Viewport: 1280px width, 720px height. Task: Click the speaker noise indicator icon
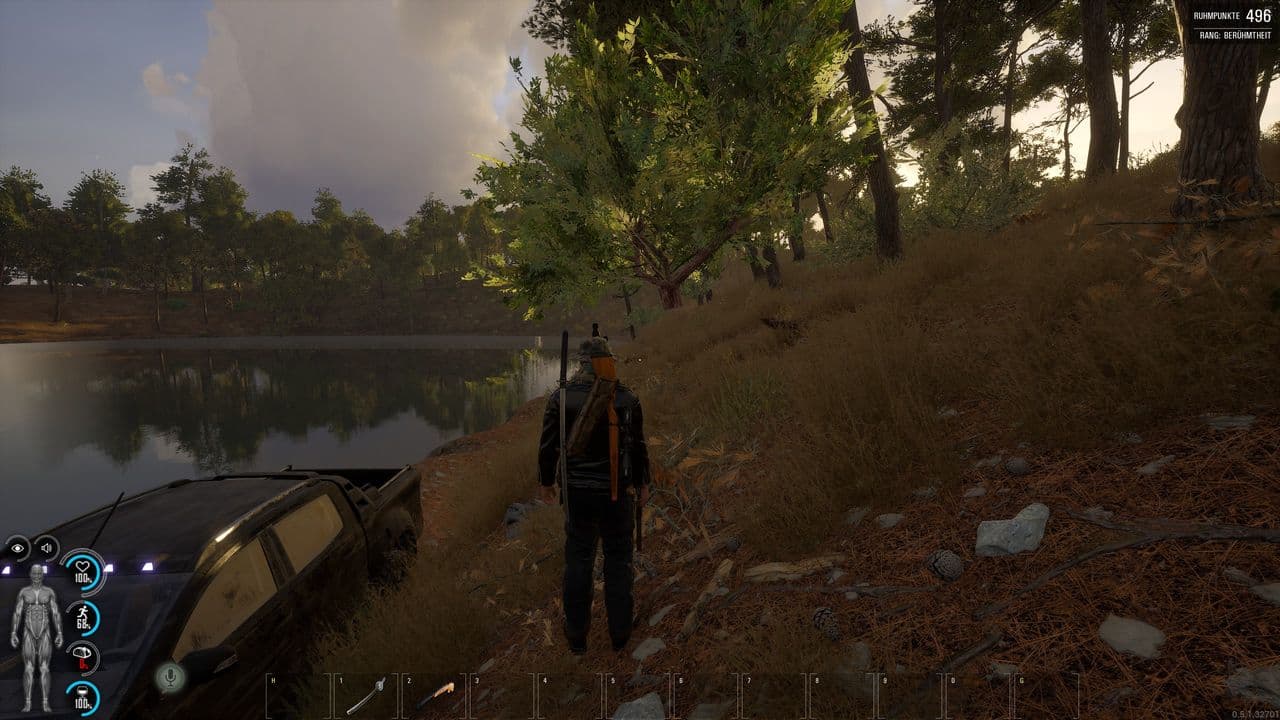tap(46, 548)
